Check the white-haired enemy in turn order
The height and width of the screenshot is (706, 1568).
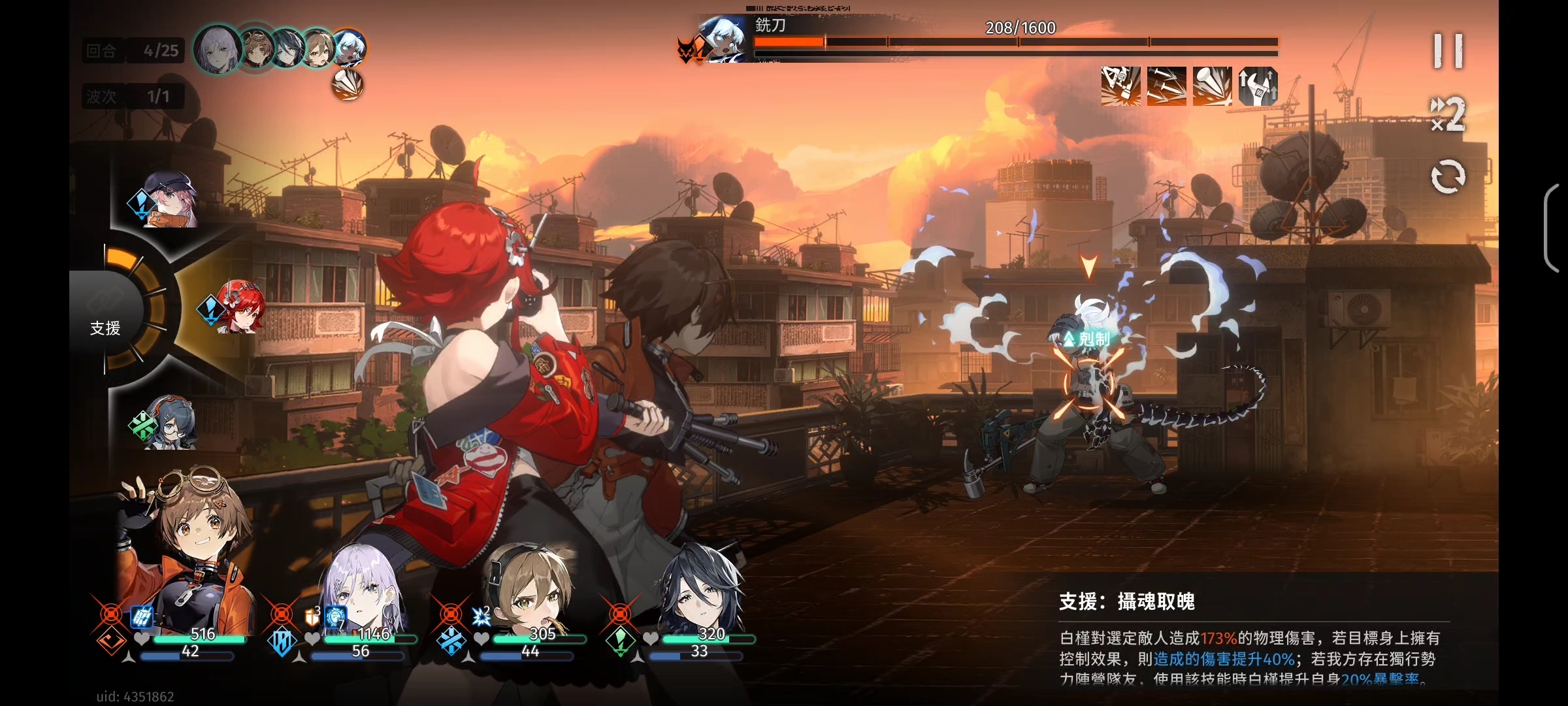[349, 48]
